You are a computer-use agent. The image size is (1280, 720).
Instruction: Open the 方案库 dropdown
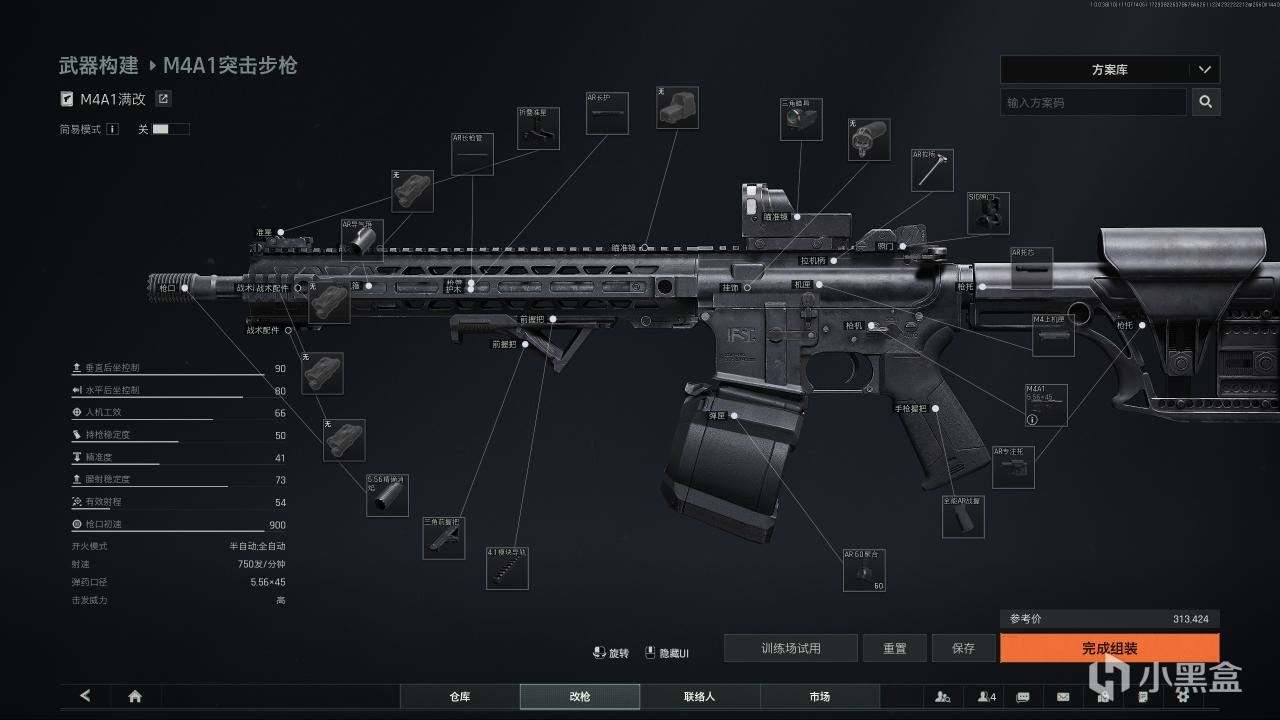pos(1109,70)
